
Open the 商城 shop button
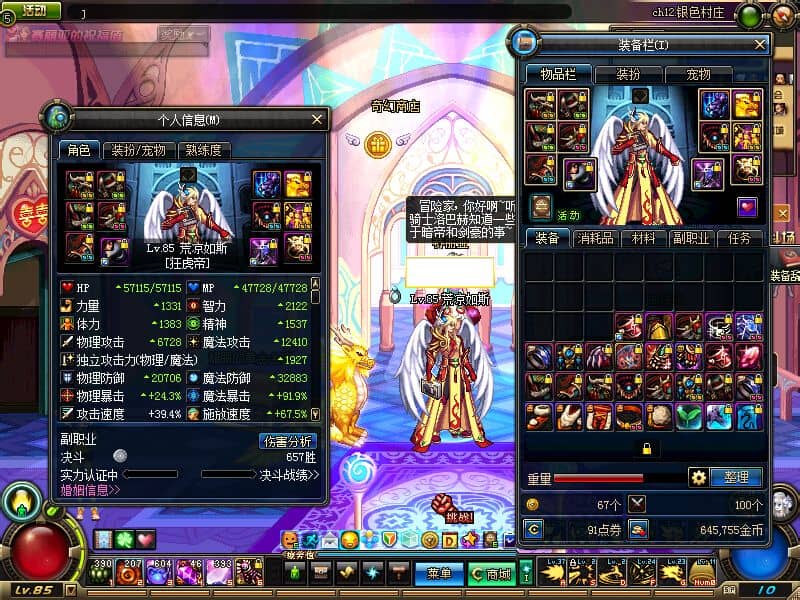tap(491, 574)
